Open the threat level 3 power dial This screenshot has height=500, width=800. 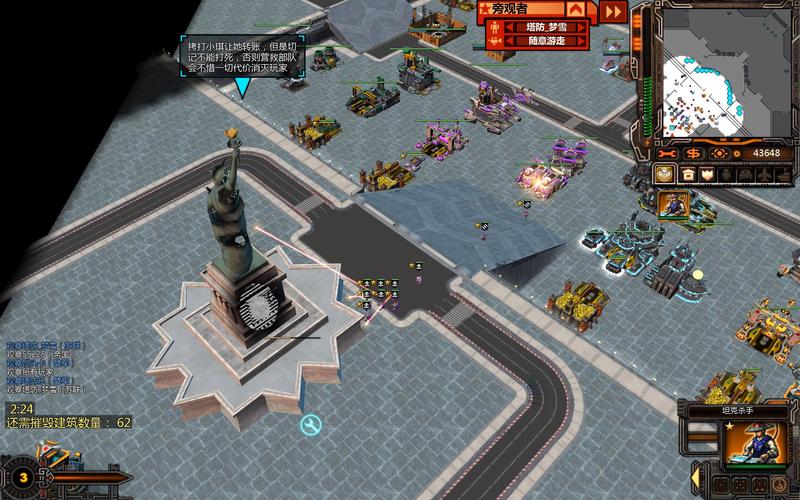point(21,477)
